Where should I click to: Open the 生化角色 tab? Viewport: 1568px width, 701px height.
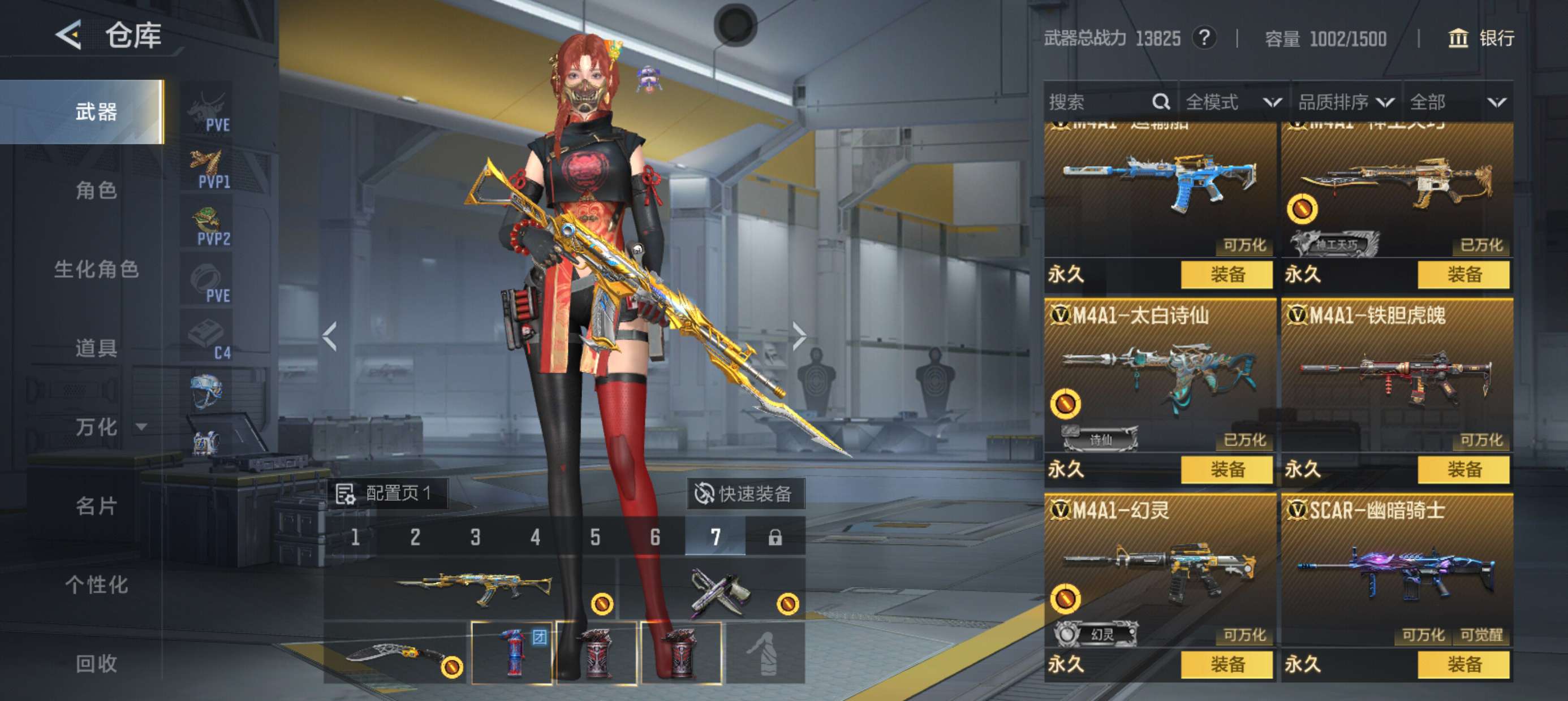tap(96, 269)
